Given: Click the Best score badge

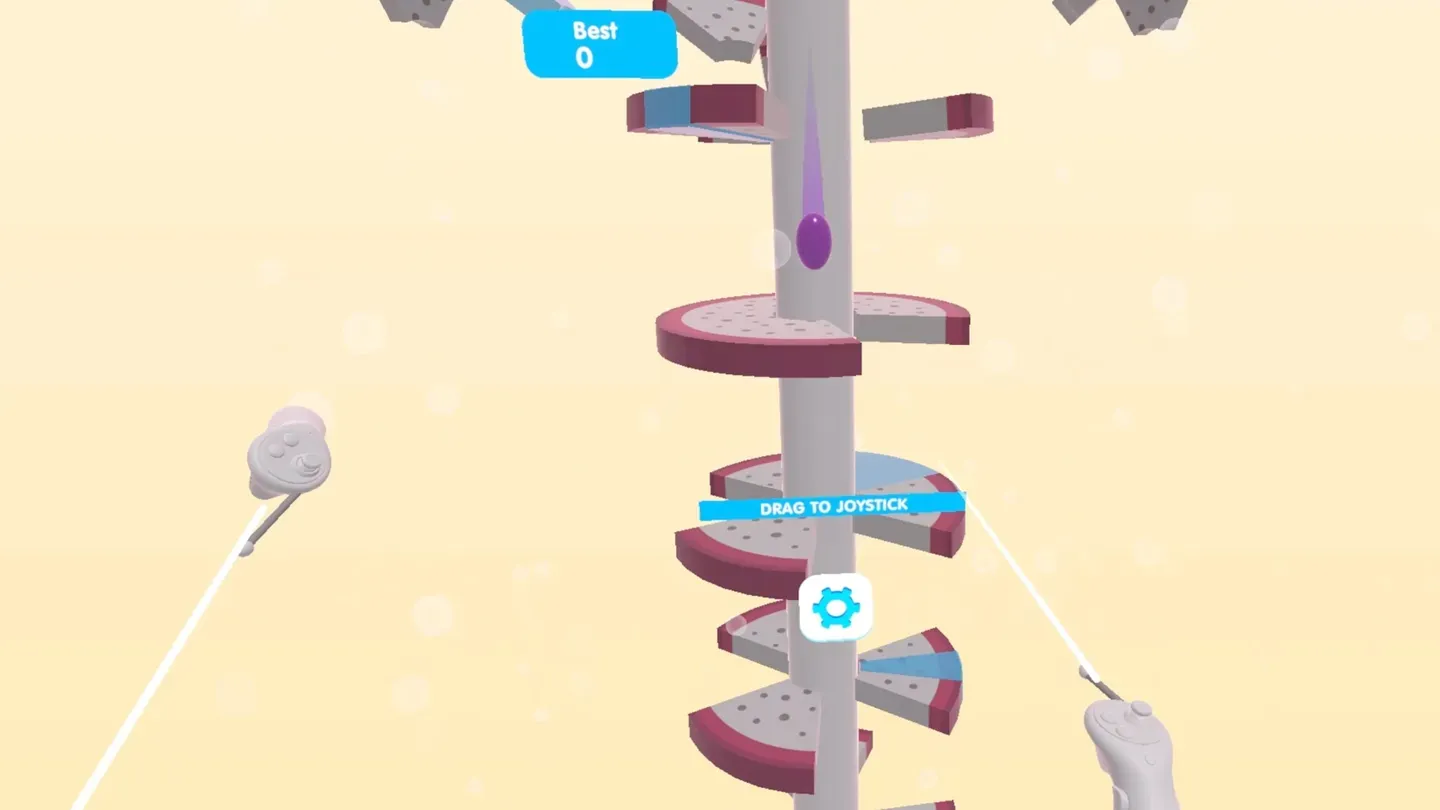Looking at the screenshot, I should pos(599,44).
